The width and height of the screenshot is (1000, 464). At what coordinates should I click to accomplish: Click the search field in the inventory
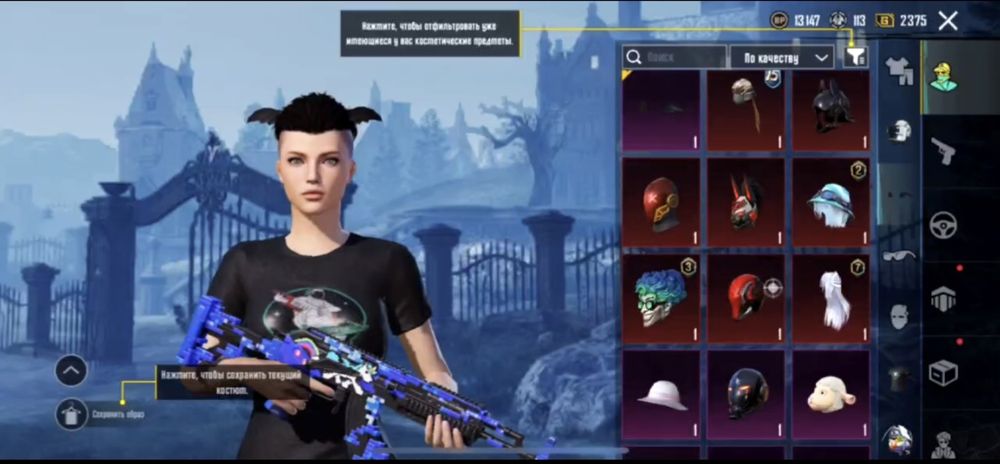pos(674,57)
